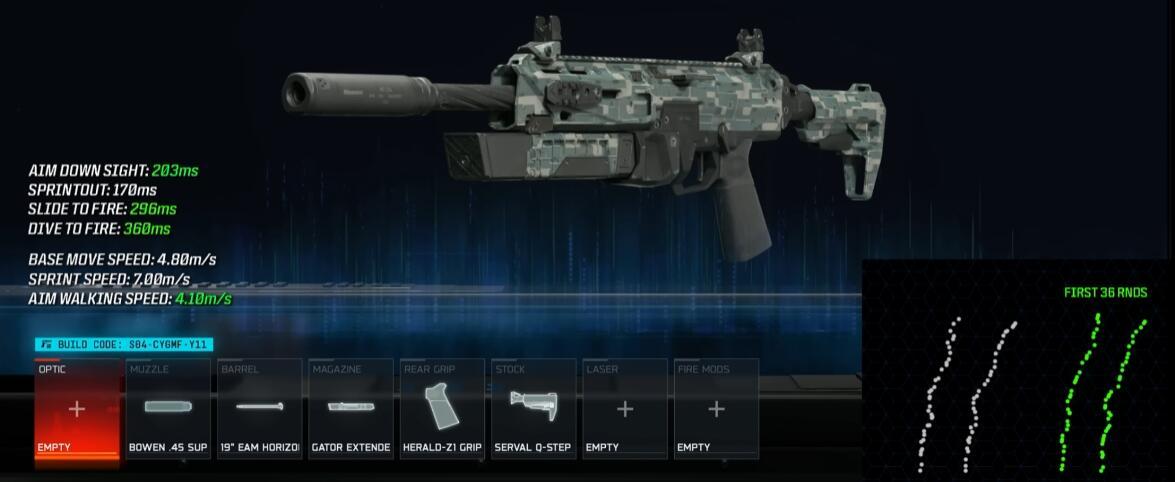Image resolution: width=1175 pixels, height=482 pixels.
Task: Choose the Barrel attachment slot
Action: click(x=259, y=409)
